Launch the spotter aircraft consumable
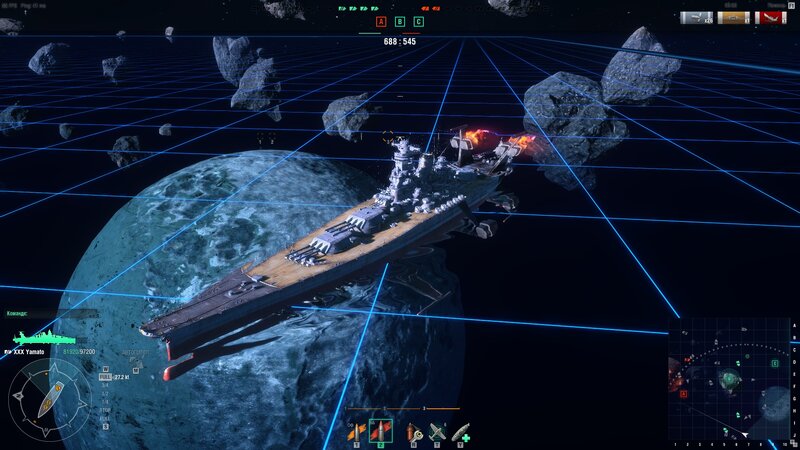The height and width of the screenshot is (450, 800). tap(436, 431)
